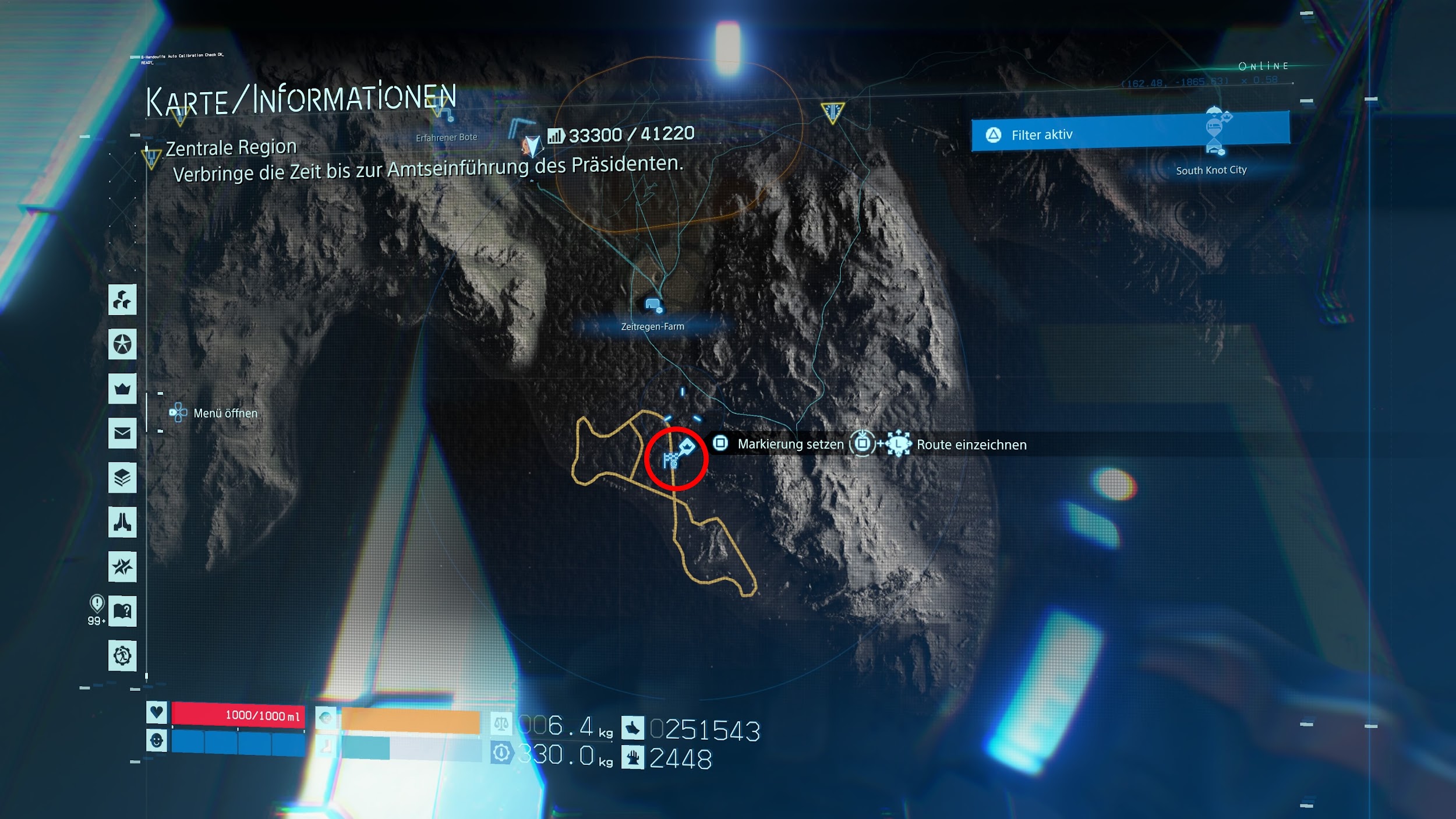Open the cargo cubes menu icon

pos(122,300)
